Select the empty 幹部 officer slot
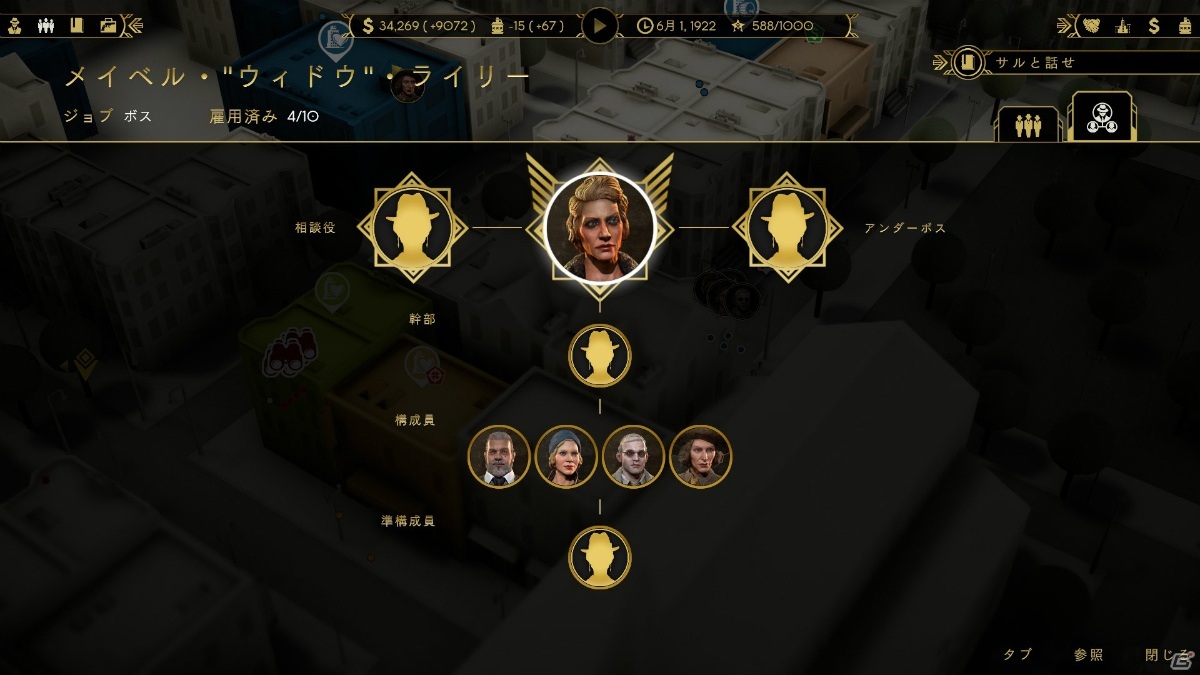The image size is (1200, 675). (x=600, y=355)
